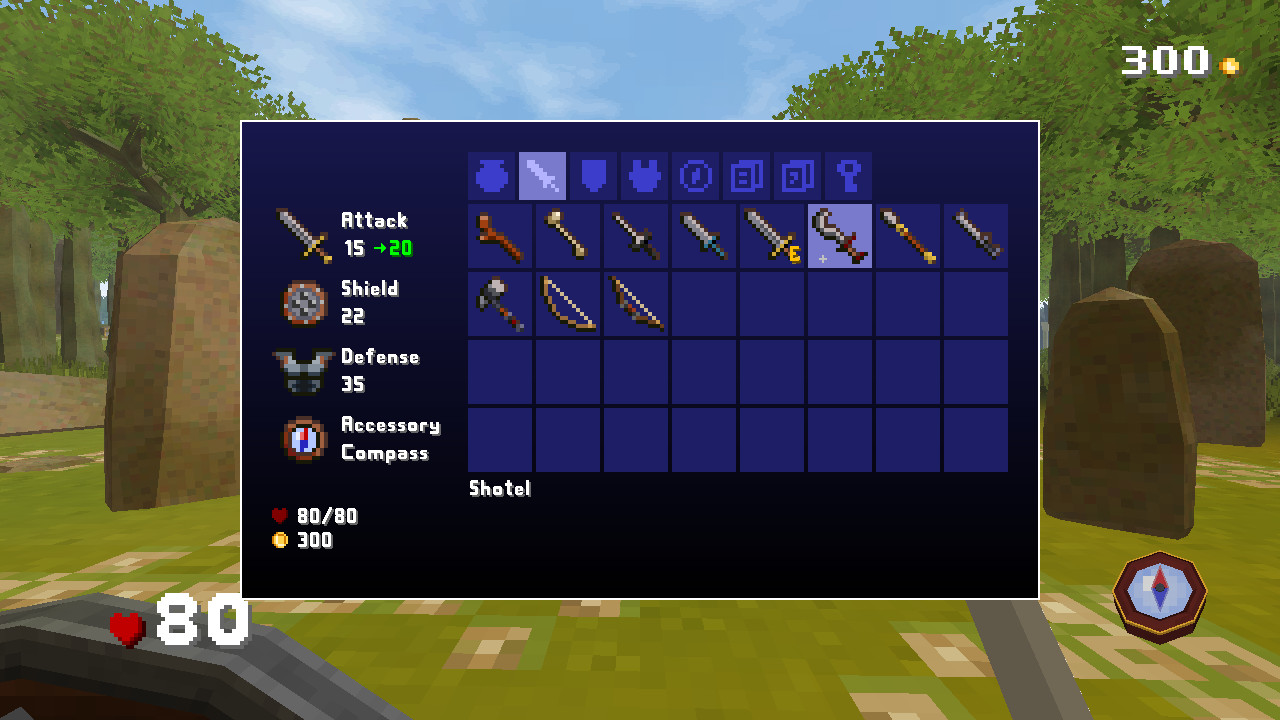Open the potion flask tab
Image resolution: width=1280 pixels, height=720 pixels.
[490, 175]
